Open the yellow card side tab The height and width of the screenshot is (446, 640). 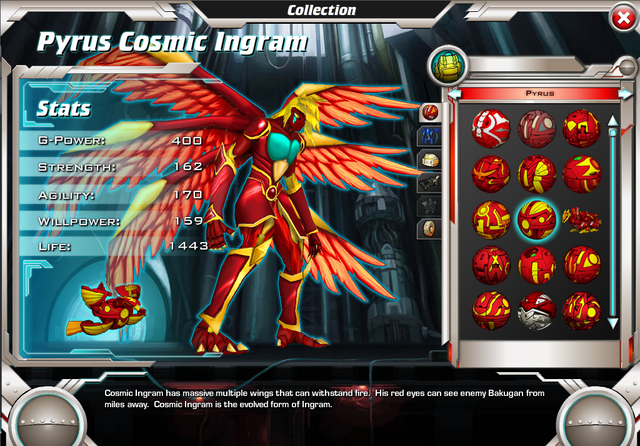pyautogui.click(x=431, y=158)
